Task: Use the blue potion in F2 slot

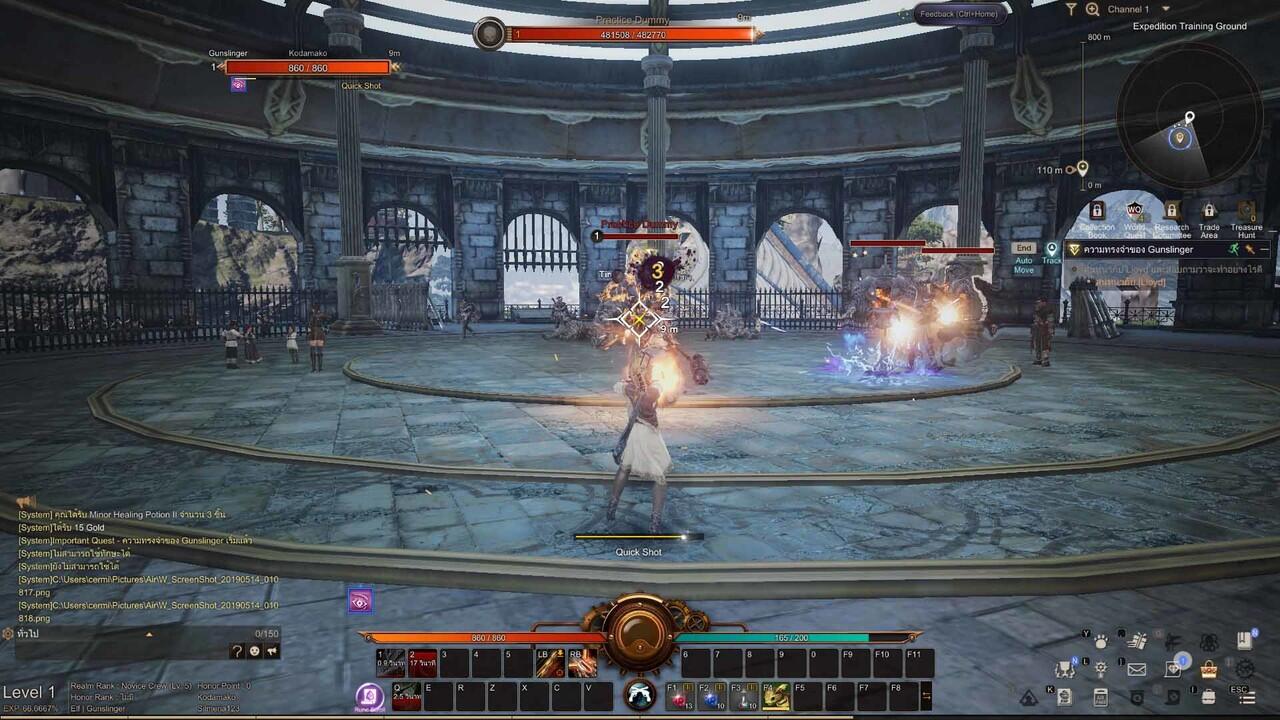Action: coord(712,696)
